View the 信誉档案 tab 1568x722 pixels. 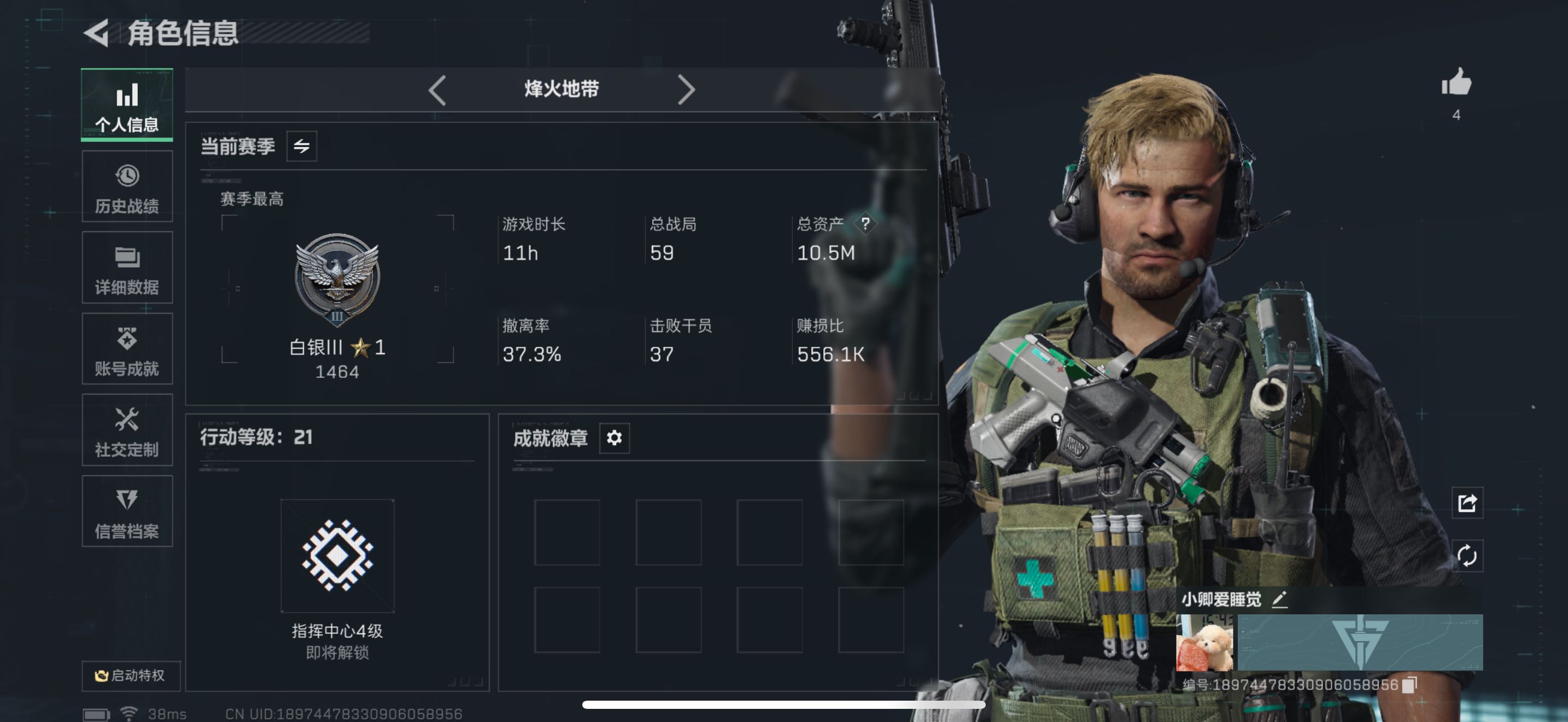(127, 511)
